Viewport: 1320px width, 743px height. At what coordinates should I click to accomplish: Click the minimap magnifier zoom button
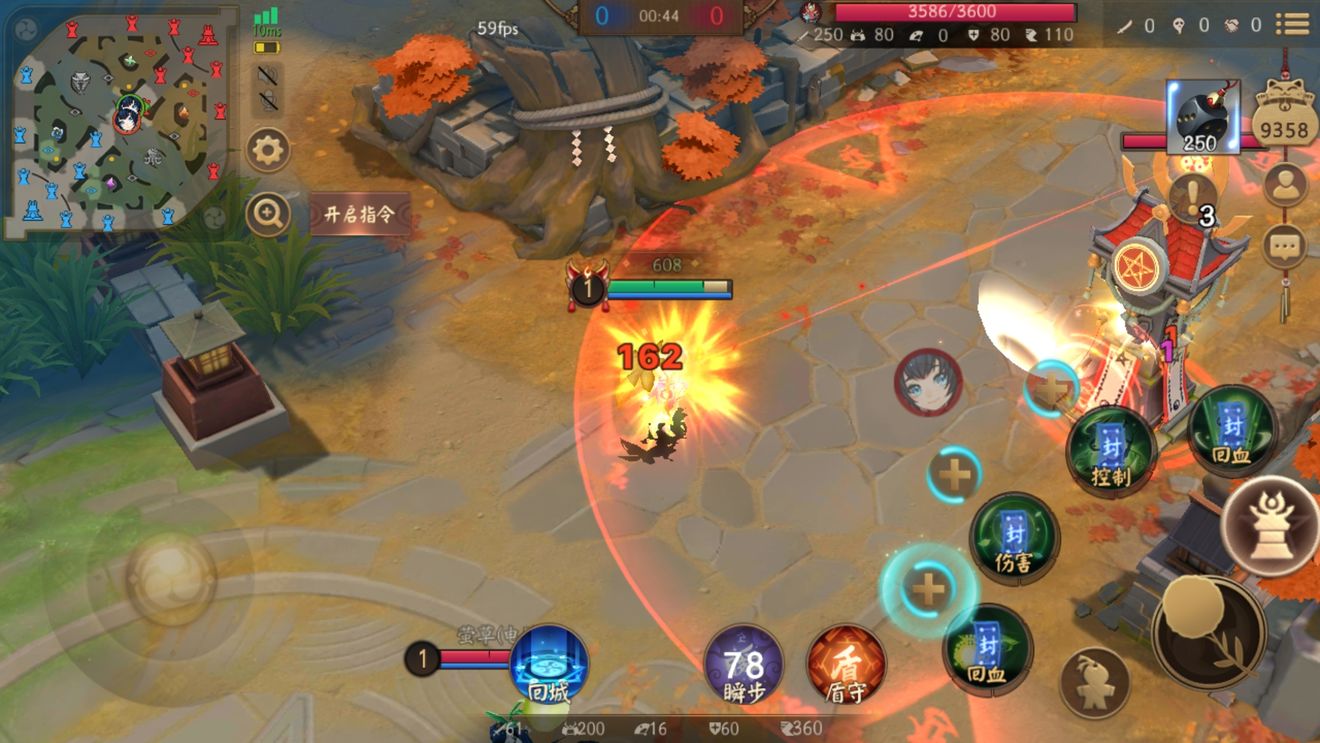point(268,213)
